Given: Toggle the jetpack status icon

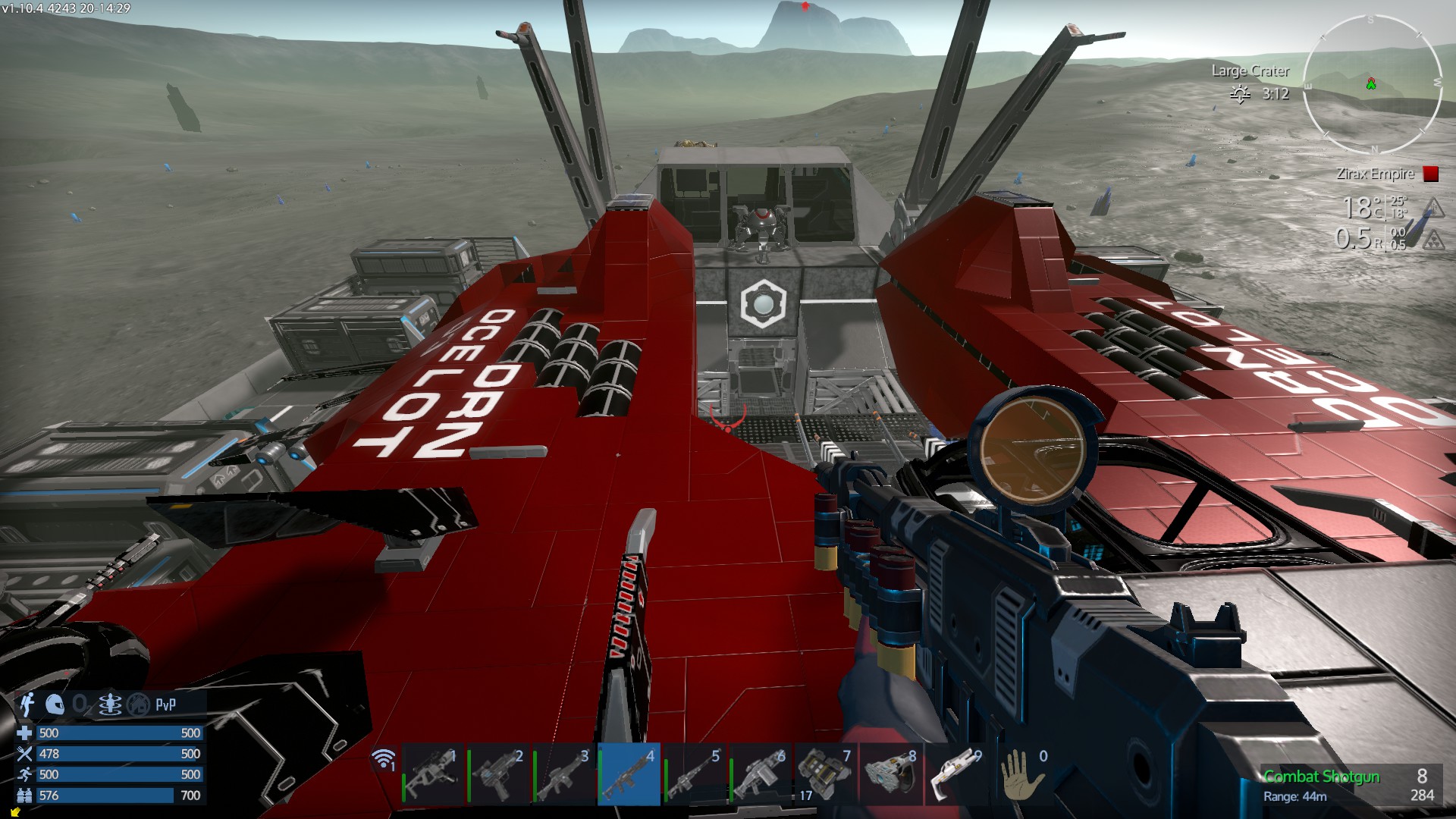Looking at the screenshot, I should 27,704.
